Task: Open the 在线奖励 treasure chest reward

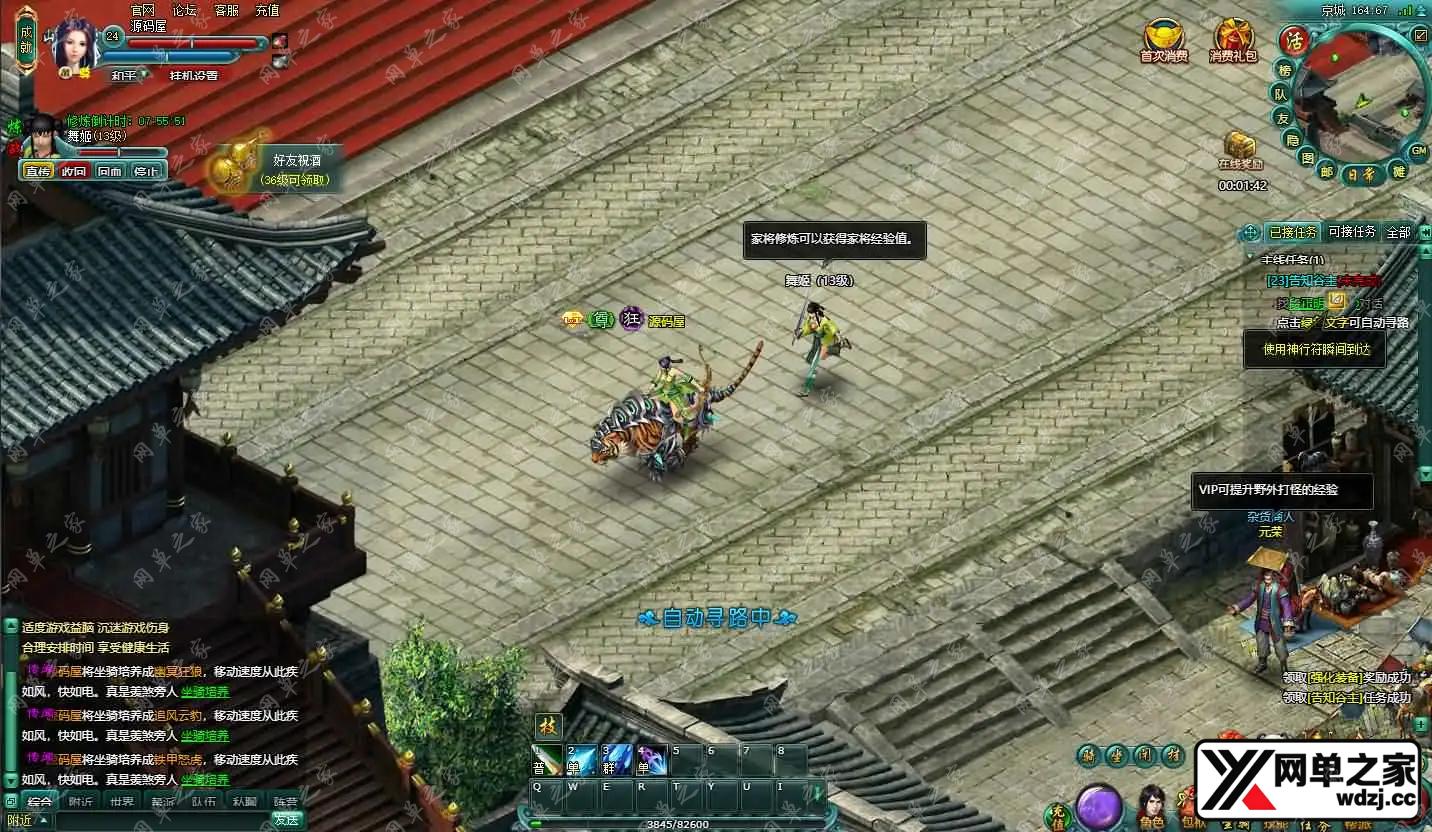Action: click(1240, 148)
